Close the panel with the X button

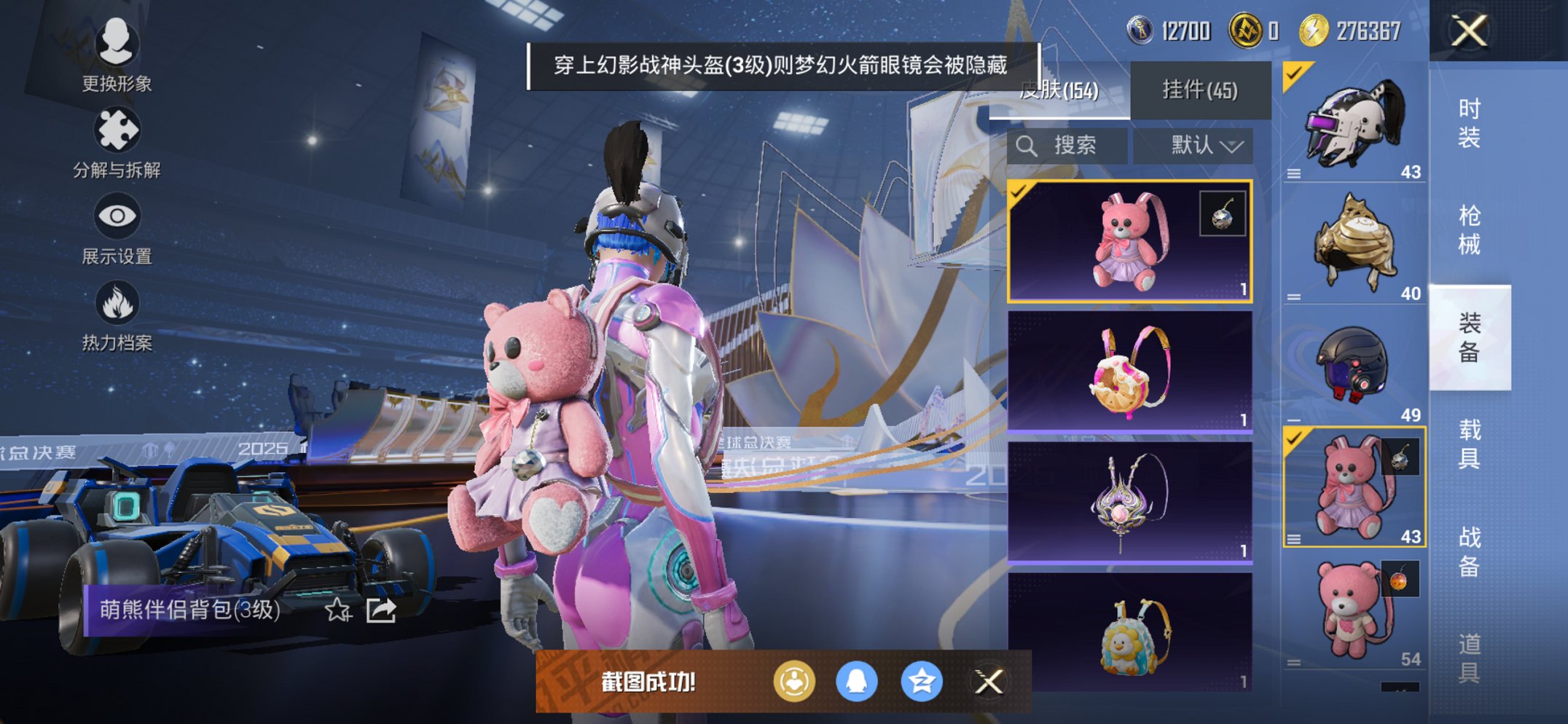pos(1467,31)
